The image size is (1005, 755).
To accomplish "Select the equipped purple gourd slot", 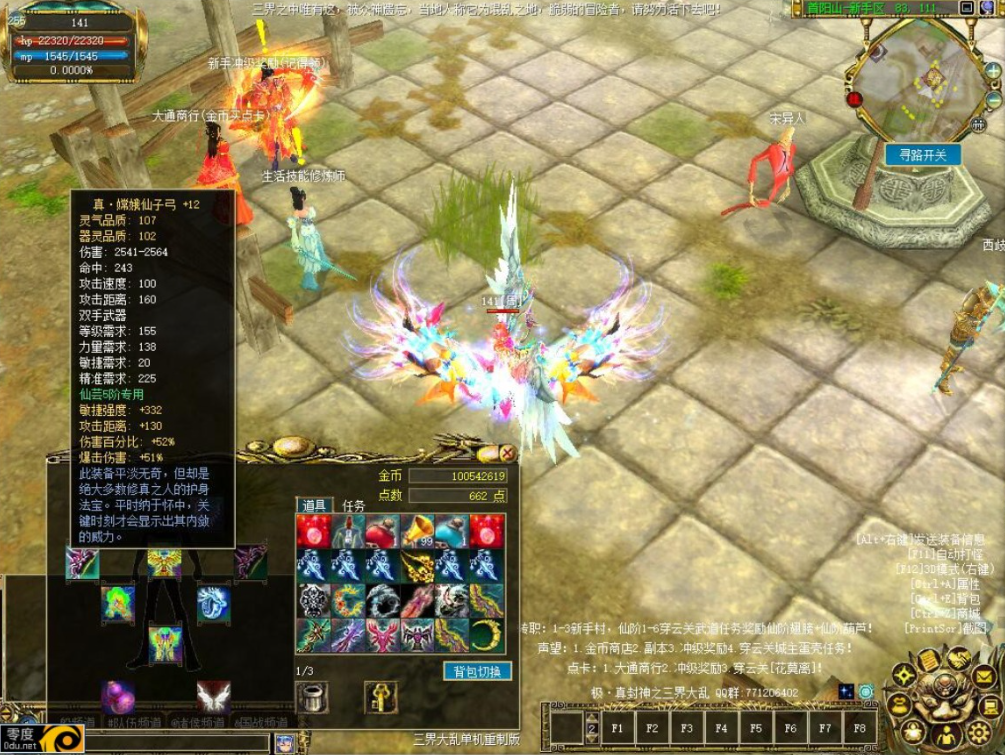I will click(118, 696).
